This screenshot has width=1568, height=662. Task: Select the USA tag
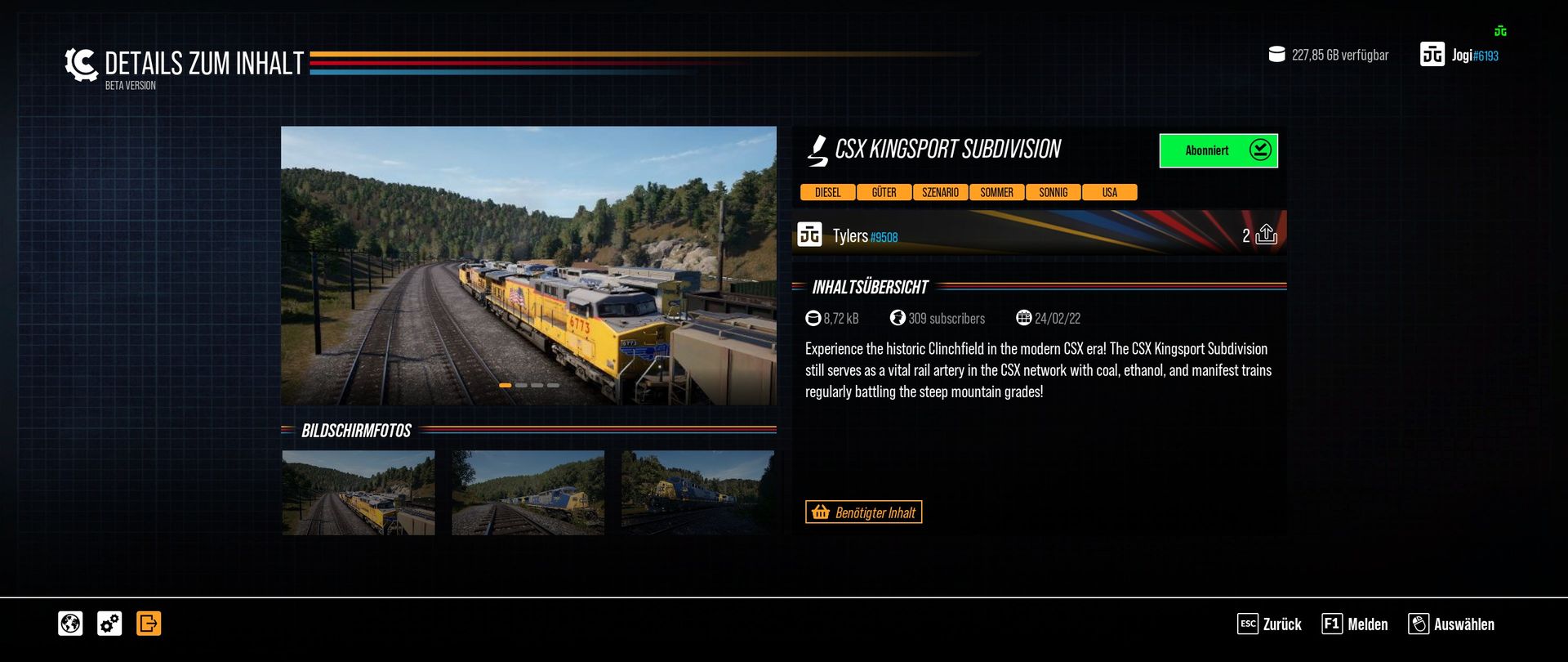[x=1109, y=193]
